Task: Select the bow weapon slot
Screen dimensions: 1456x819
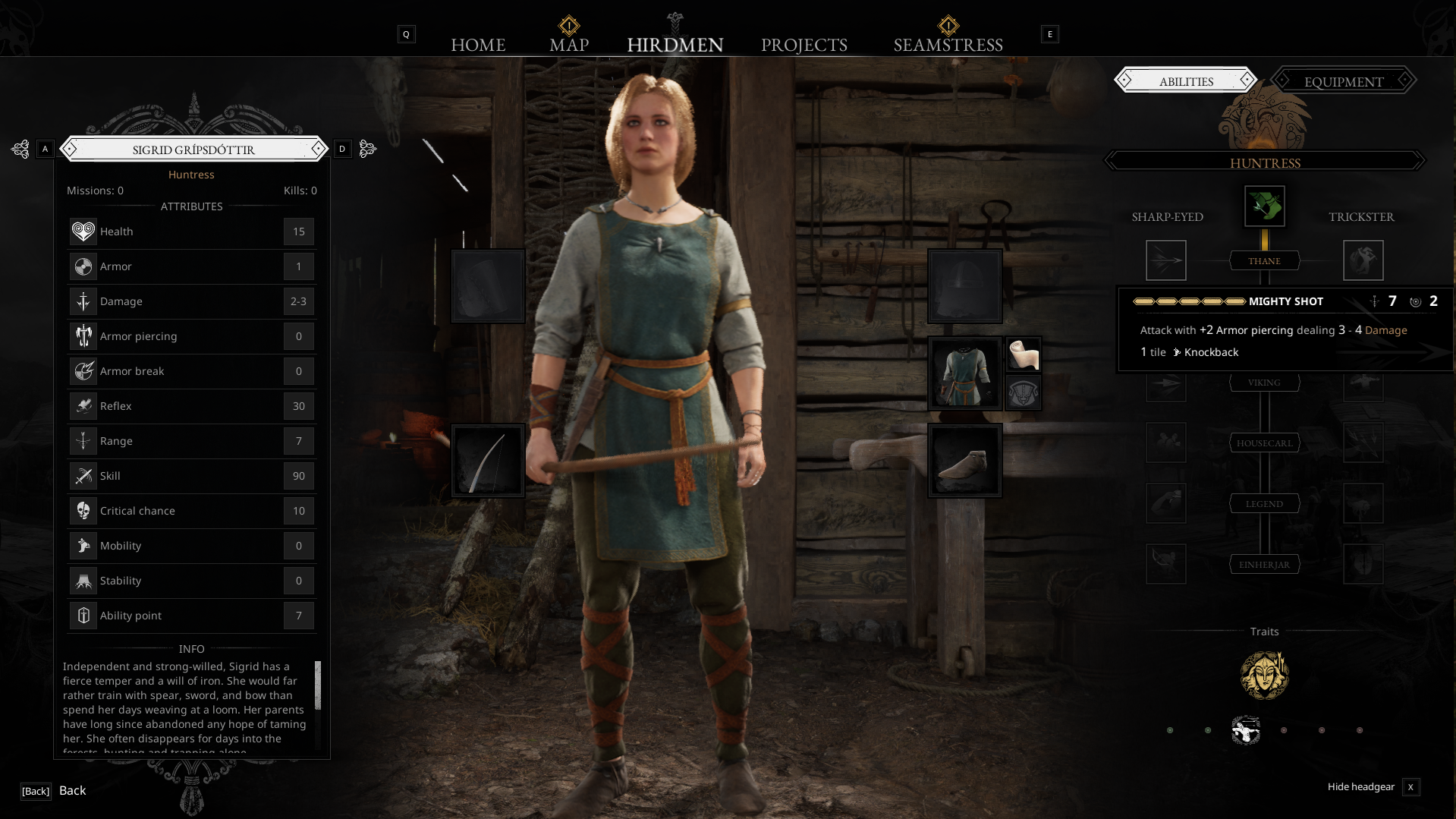Action: point(488,461)
